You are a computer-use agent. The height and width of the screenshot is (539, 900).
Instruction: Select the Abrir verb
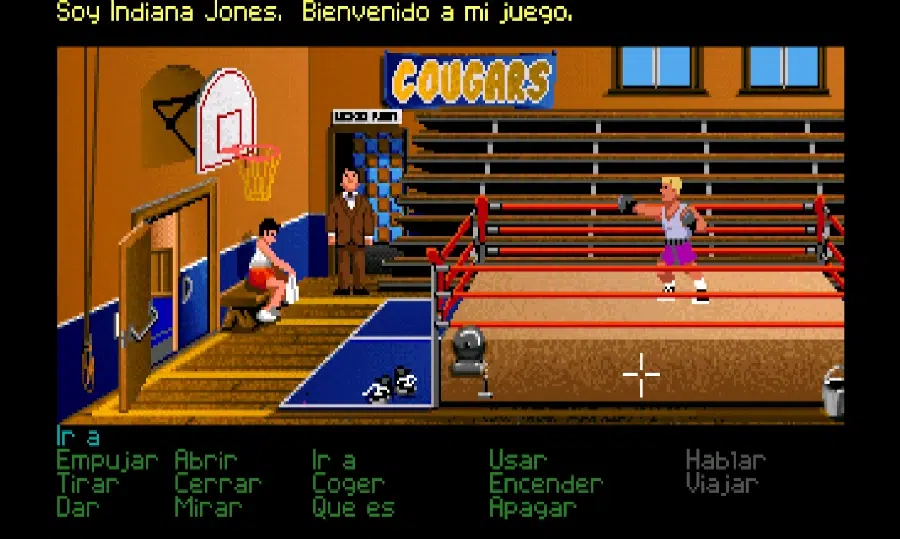click(207, 461)
